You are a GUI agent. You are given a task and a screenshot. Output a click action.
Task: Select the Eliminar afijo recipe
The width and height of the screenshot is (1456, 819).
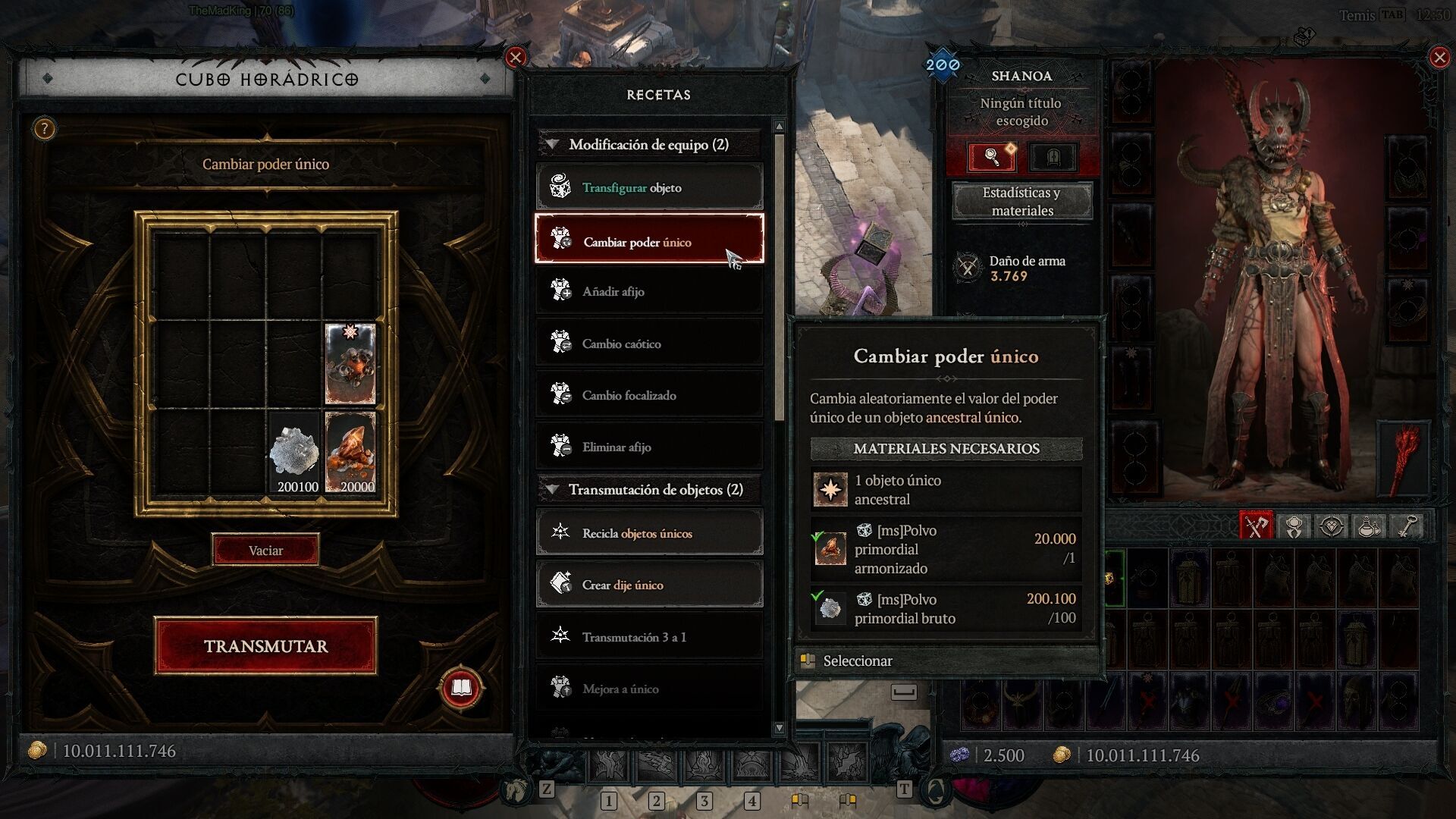[649, 447]
